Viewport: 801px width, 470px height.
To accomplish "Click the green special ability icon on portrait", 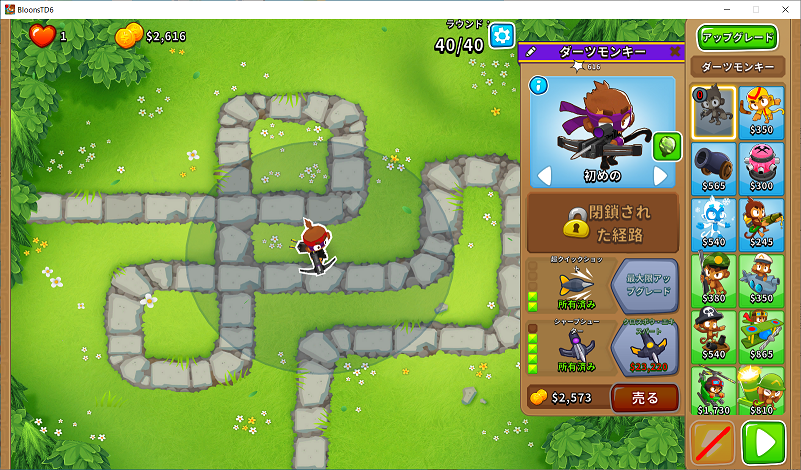I will 666,147.
